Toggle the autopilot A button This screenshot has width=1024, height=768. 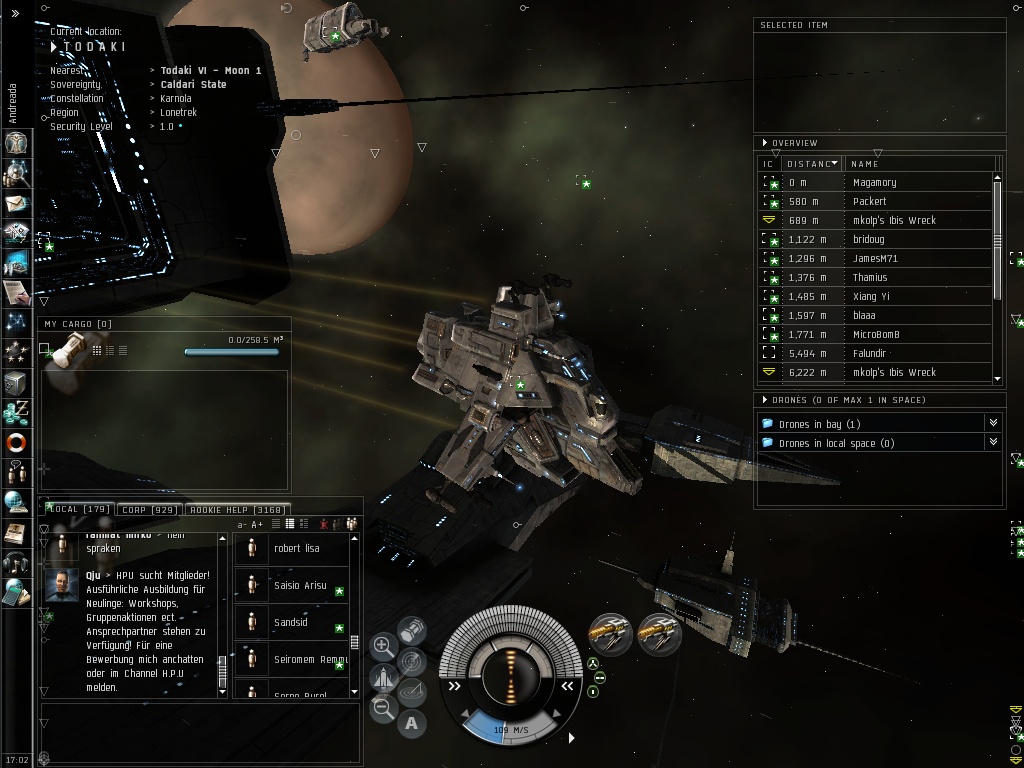click(411, 722)
